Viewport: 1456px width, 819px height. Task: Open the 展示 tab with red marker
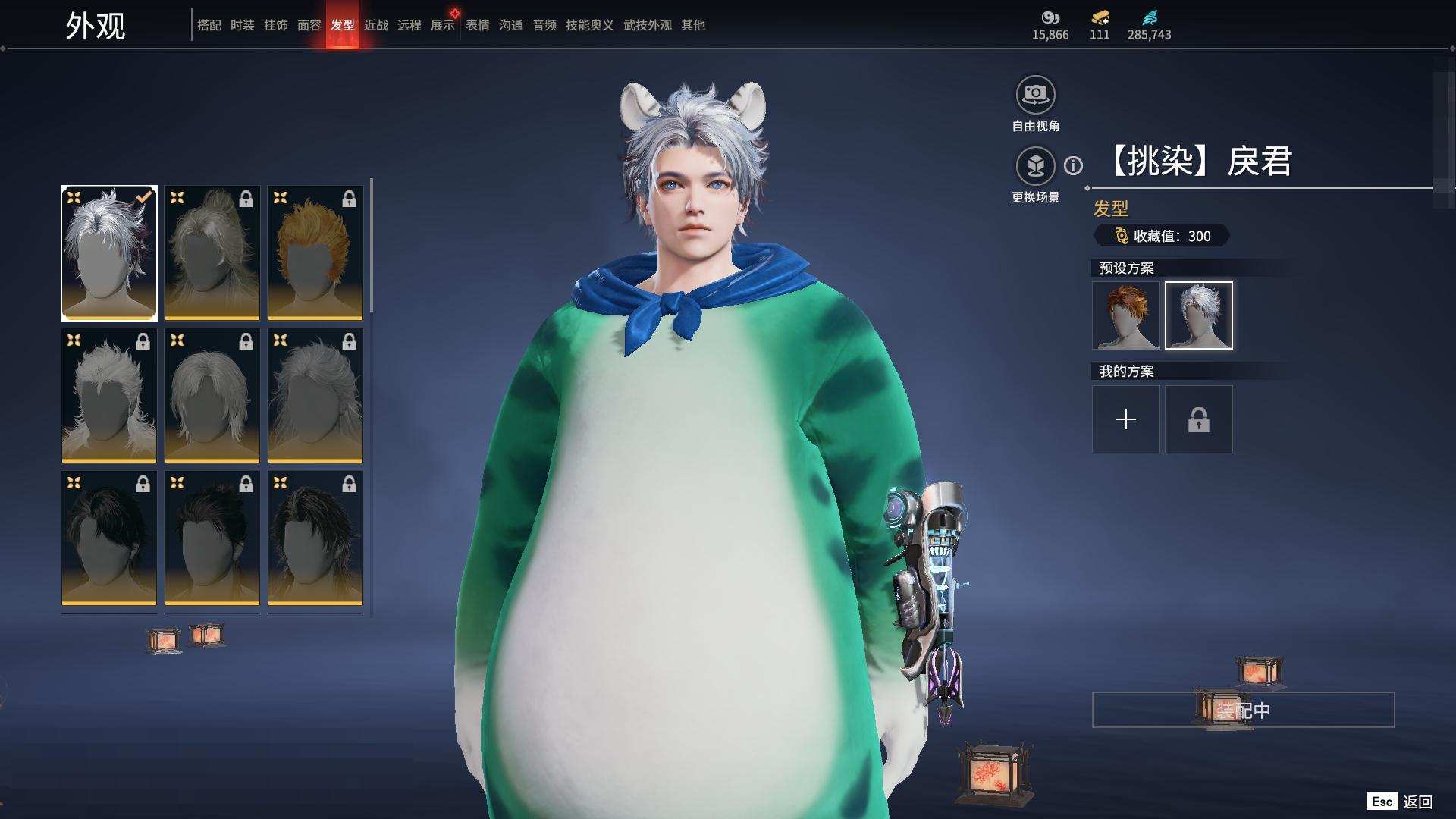pos(443,25)
